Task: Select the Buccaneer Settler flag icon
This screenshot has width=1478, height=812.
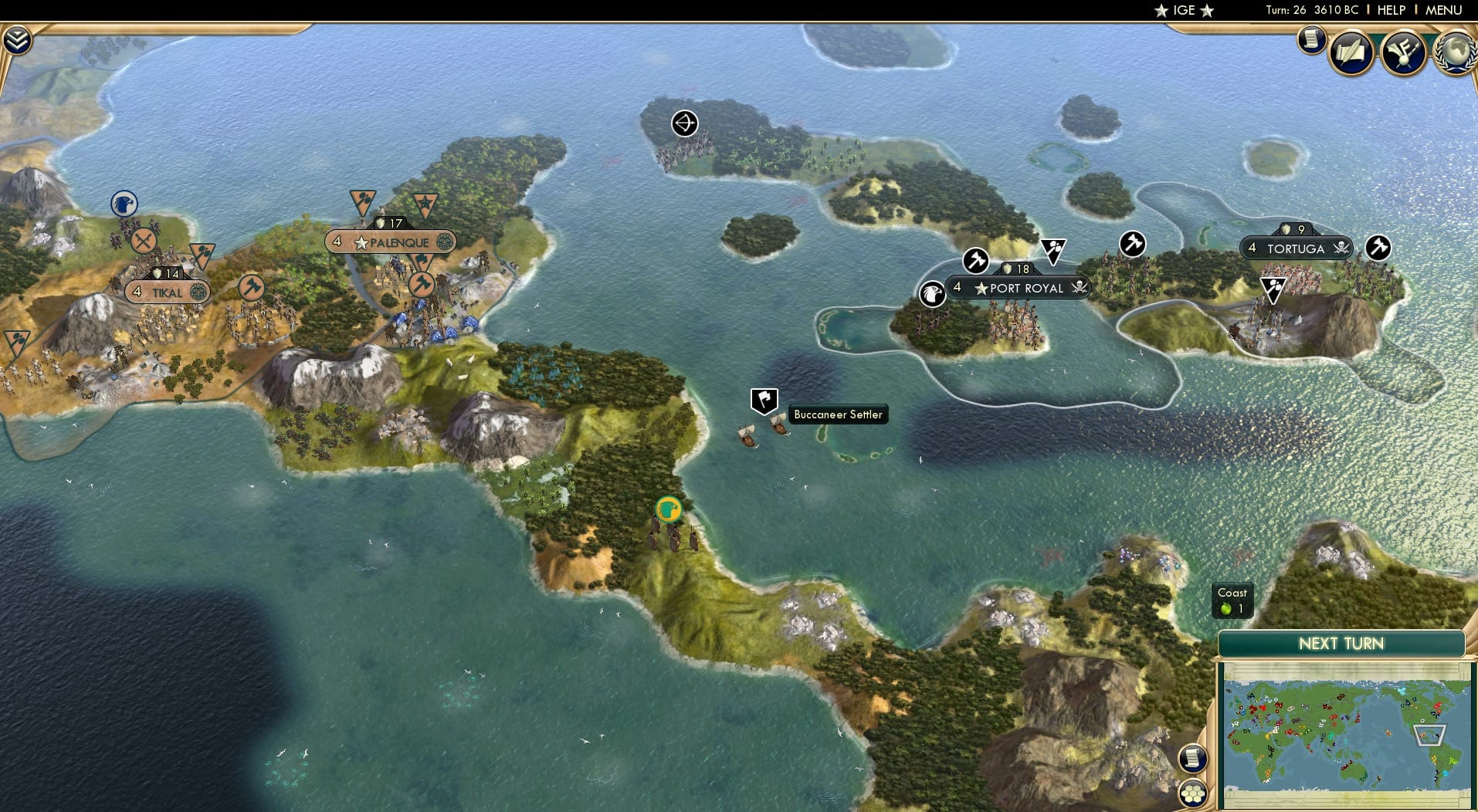Action: tap(763, 400)
